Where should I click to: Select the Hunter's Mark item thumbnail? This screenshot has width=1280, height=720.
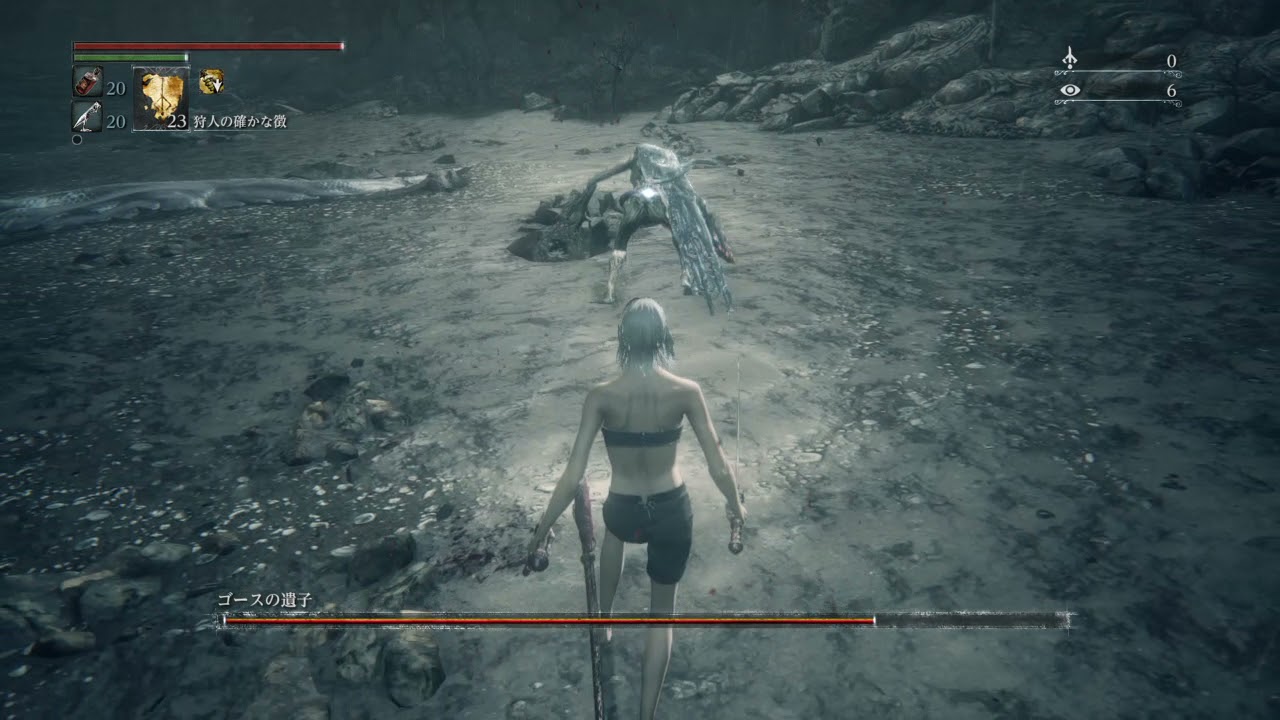162,97
